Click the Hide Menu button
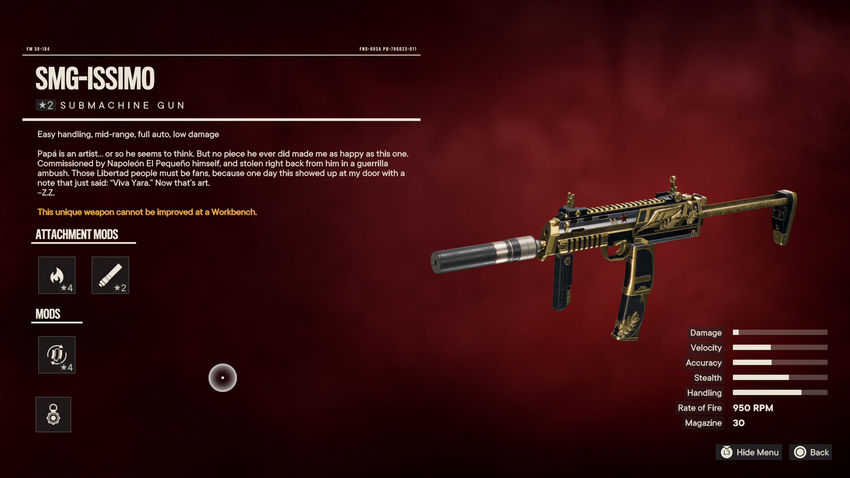The height and width of the screenshot is (478, 850). pos(749,452)
